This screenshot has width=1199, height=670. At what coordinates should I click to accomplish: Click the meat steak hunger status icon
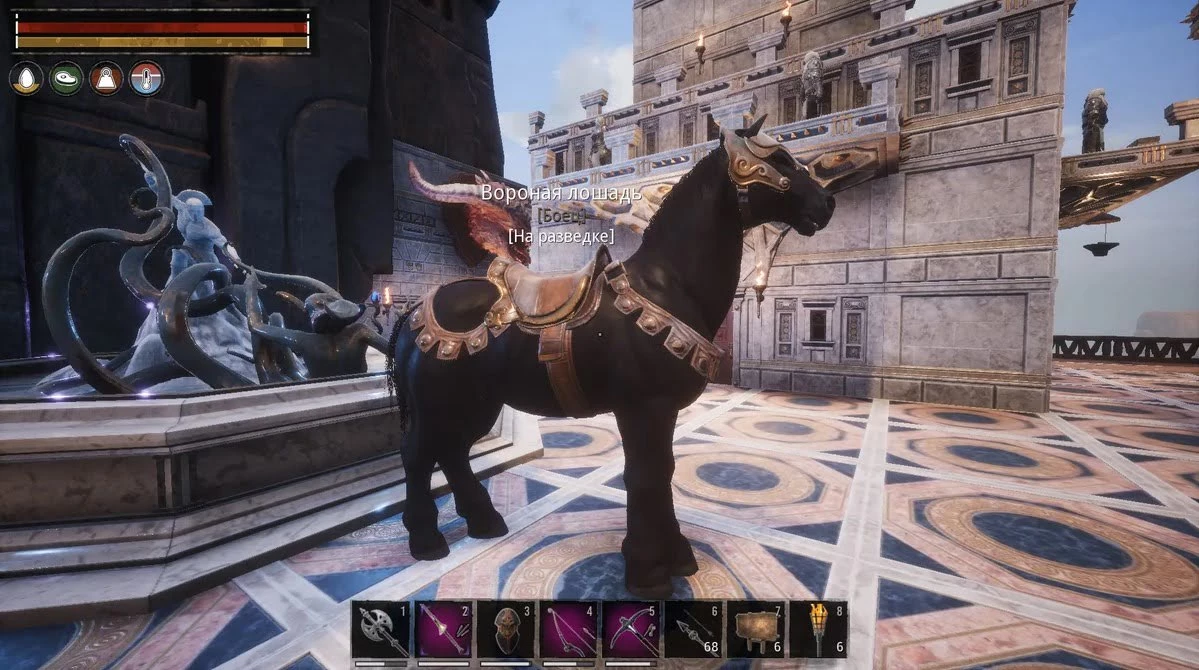tap(66, 78)
